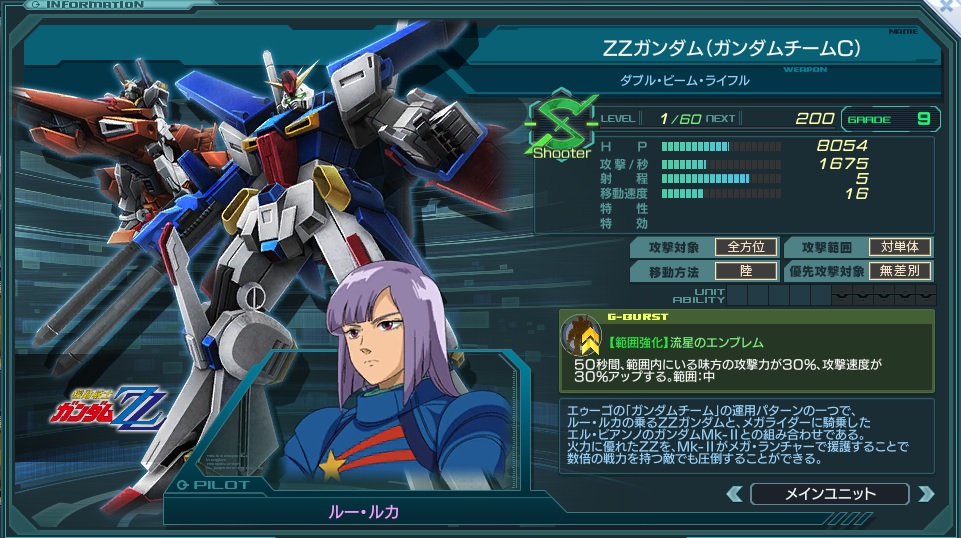Viewport: 961px width, 538px height.
Task: Go to the previous unit with left arrow
Action: coord(735,493)
